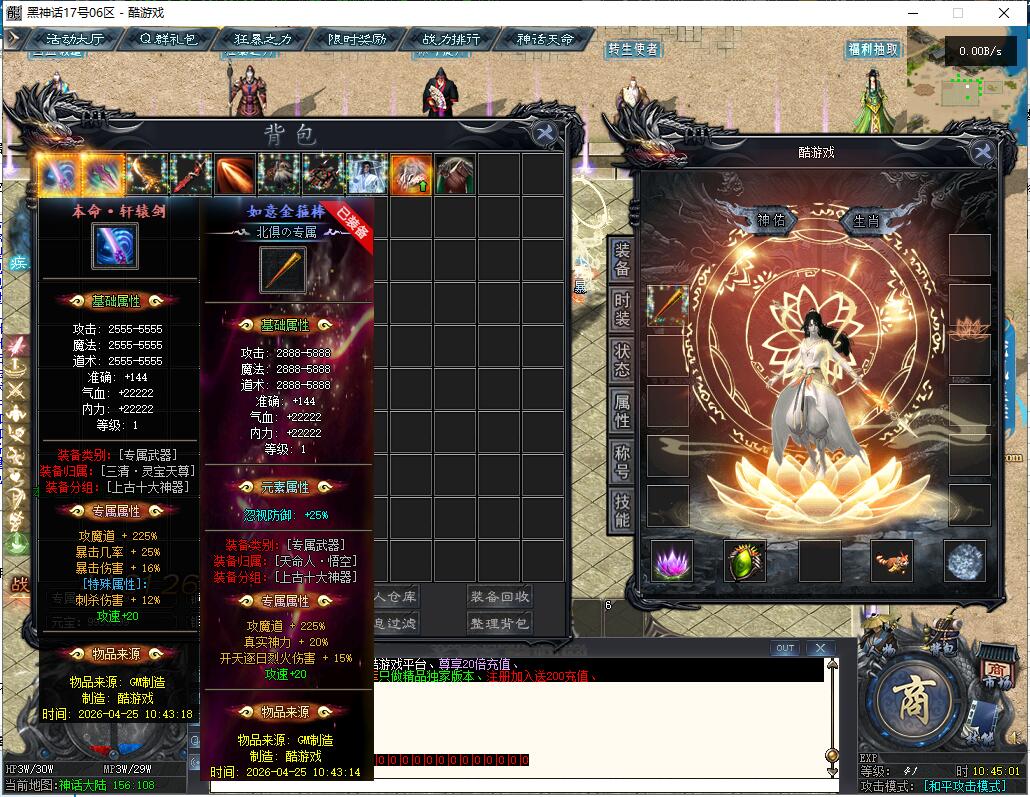This screenshot has height=797, width=1030.
Task: Open the 神话天命 menu button
Action: coord(546,39)
